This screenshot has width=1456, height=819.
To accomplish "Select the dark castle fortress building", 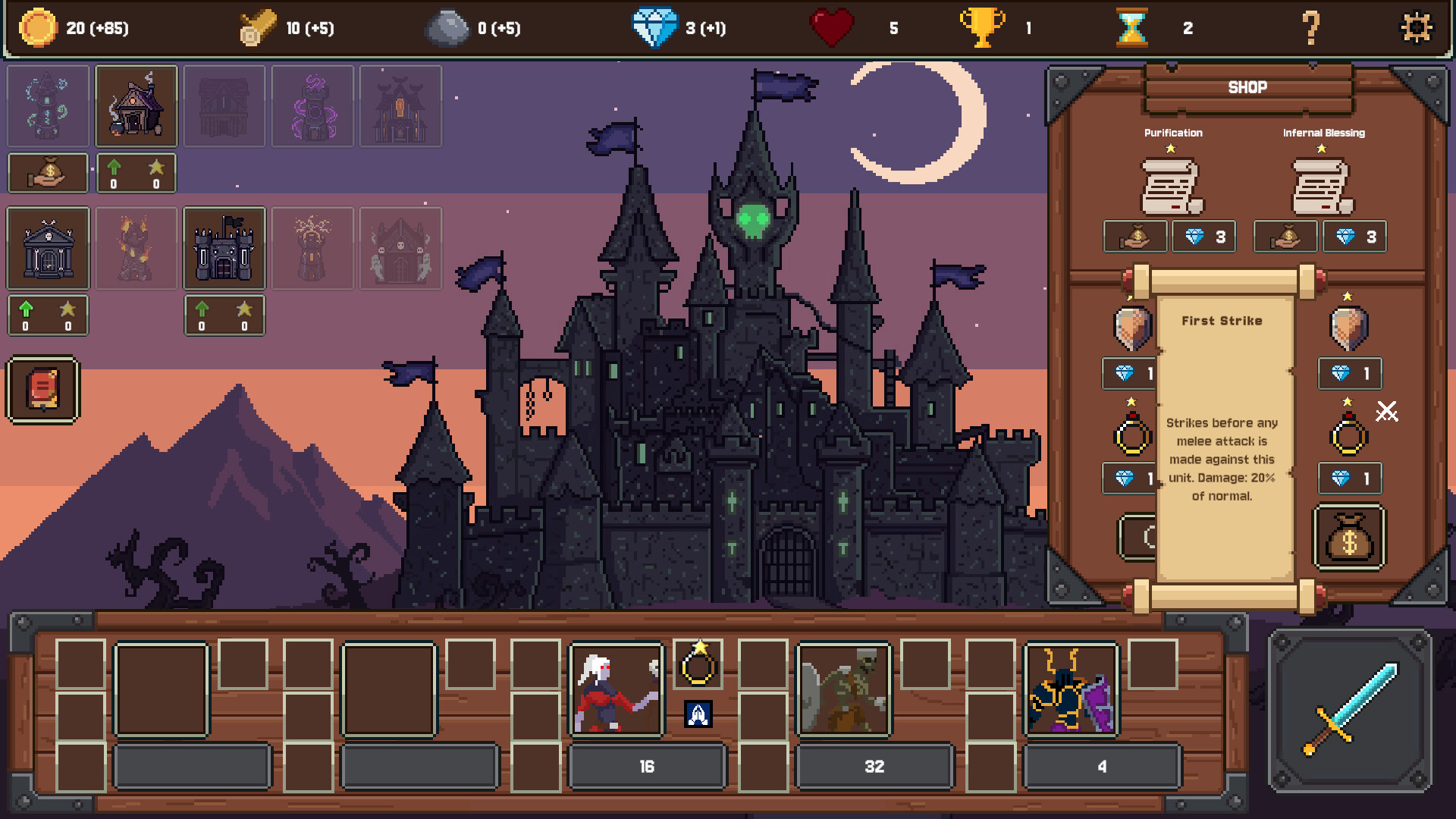I will 224,248.
